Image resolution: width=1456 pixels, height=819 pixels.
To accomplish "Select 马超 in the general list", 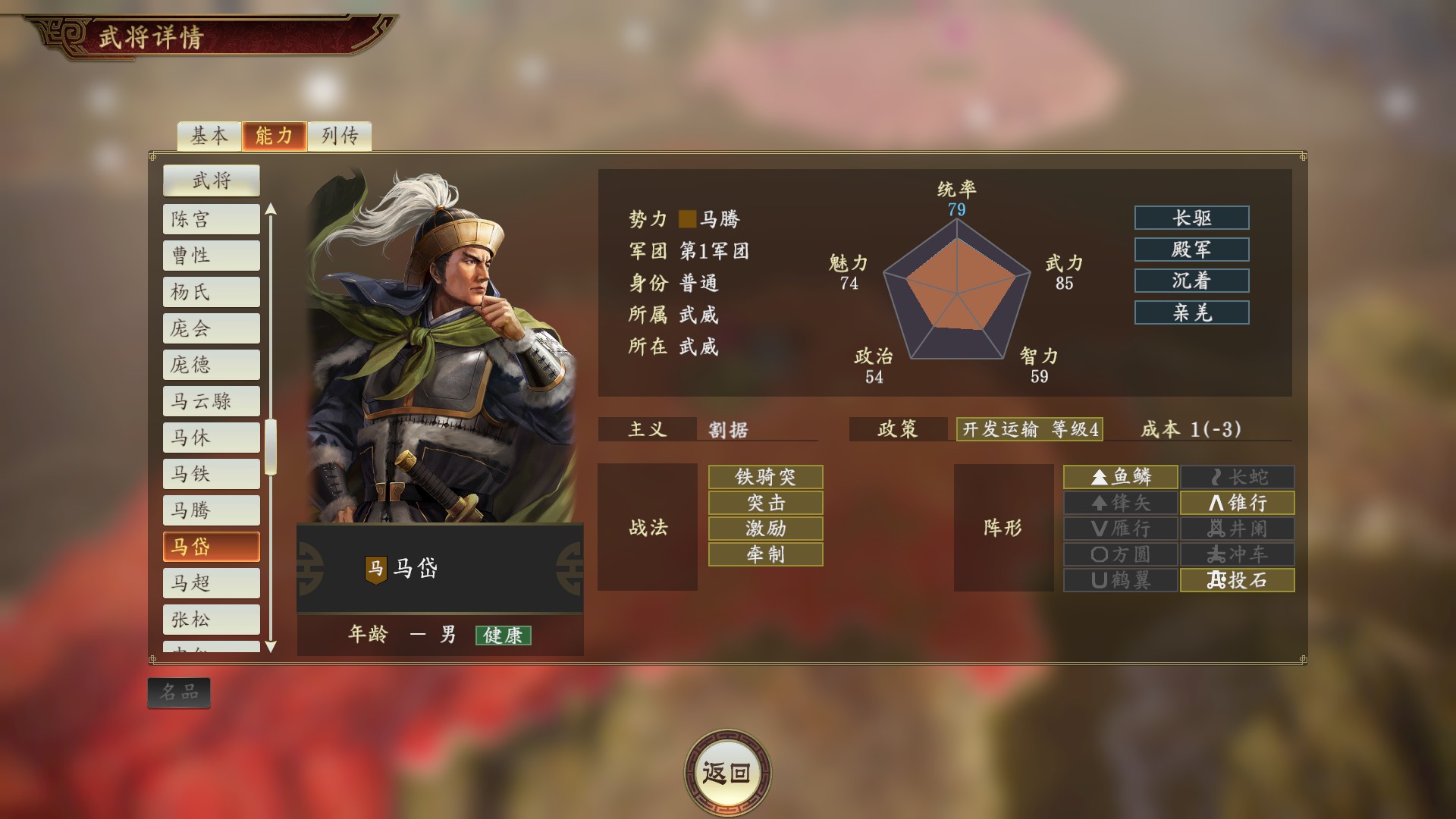I will coord(211,582).
